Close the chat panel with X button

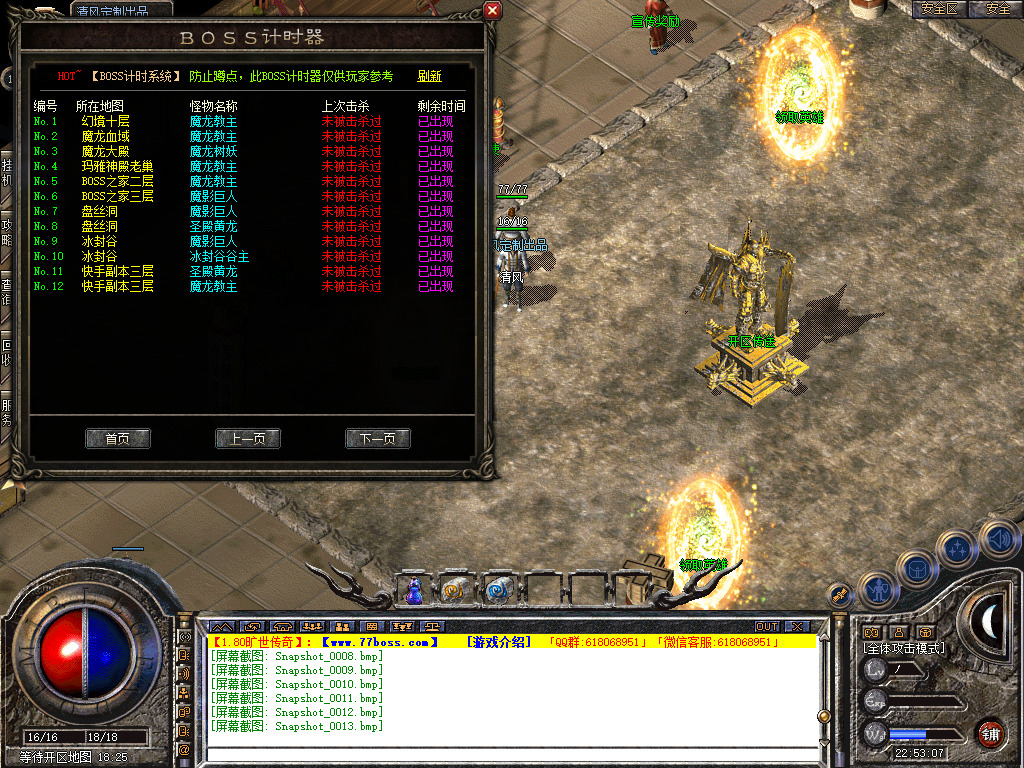point(797,626)
